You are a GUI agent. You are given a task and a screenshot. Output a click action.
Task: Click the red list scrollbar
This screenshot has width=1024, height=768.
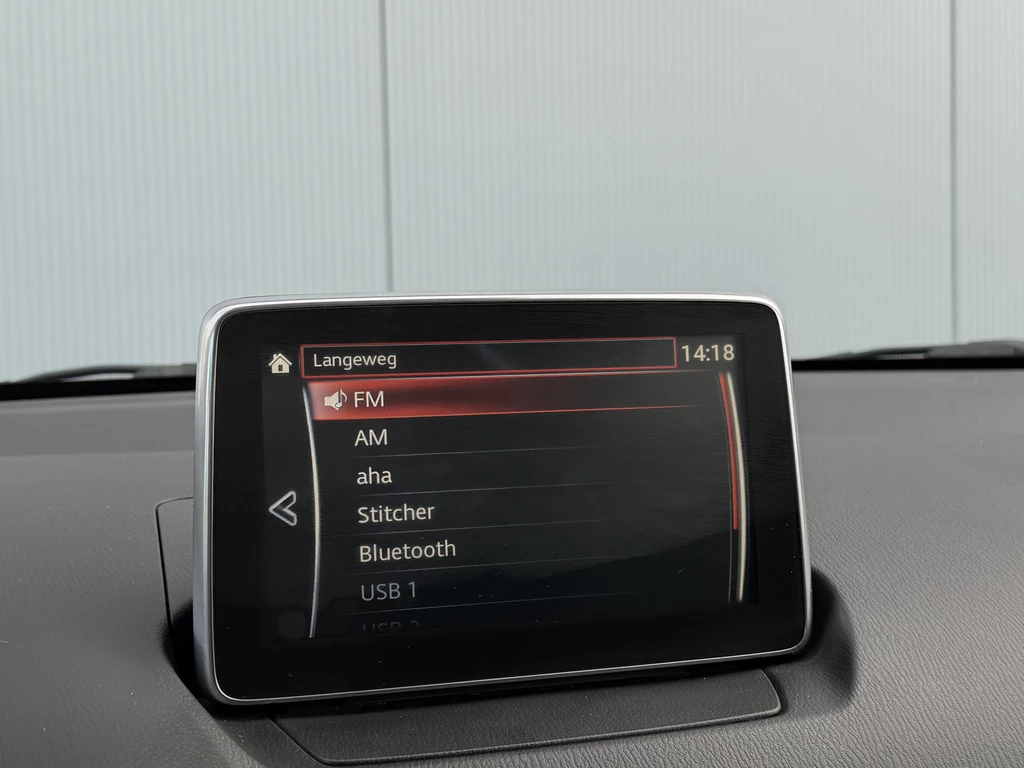point(731,450)
